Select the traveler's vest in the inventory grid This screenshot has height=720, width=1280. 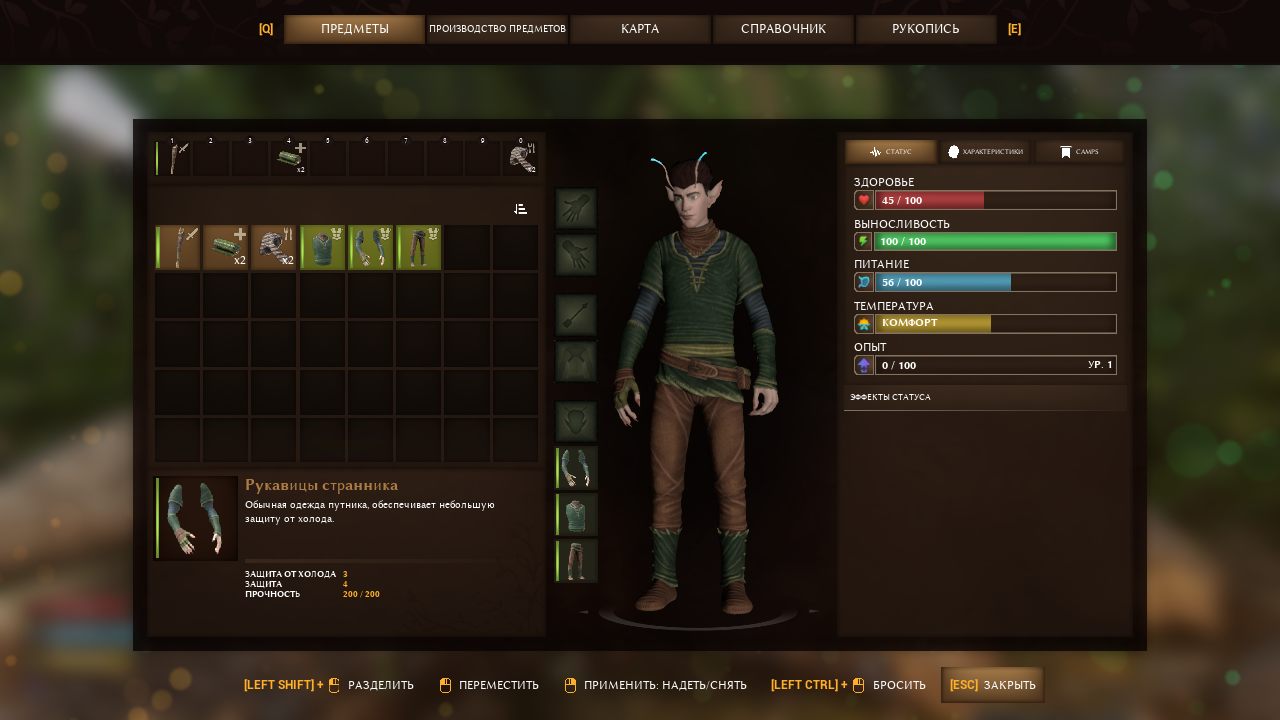click(x=323, y=247)
